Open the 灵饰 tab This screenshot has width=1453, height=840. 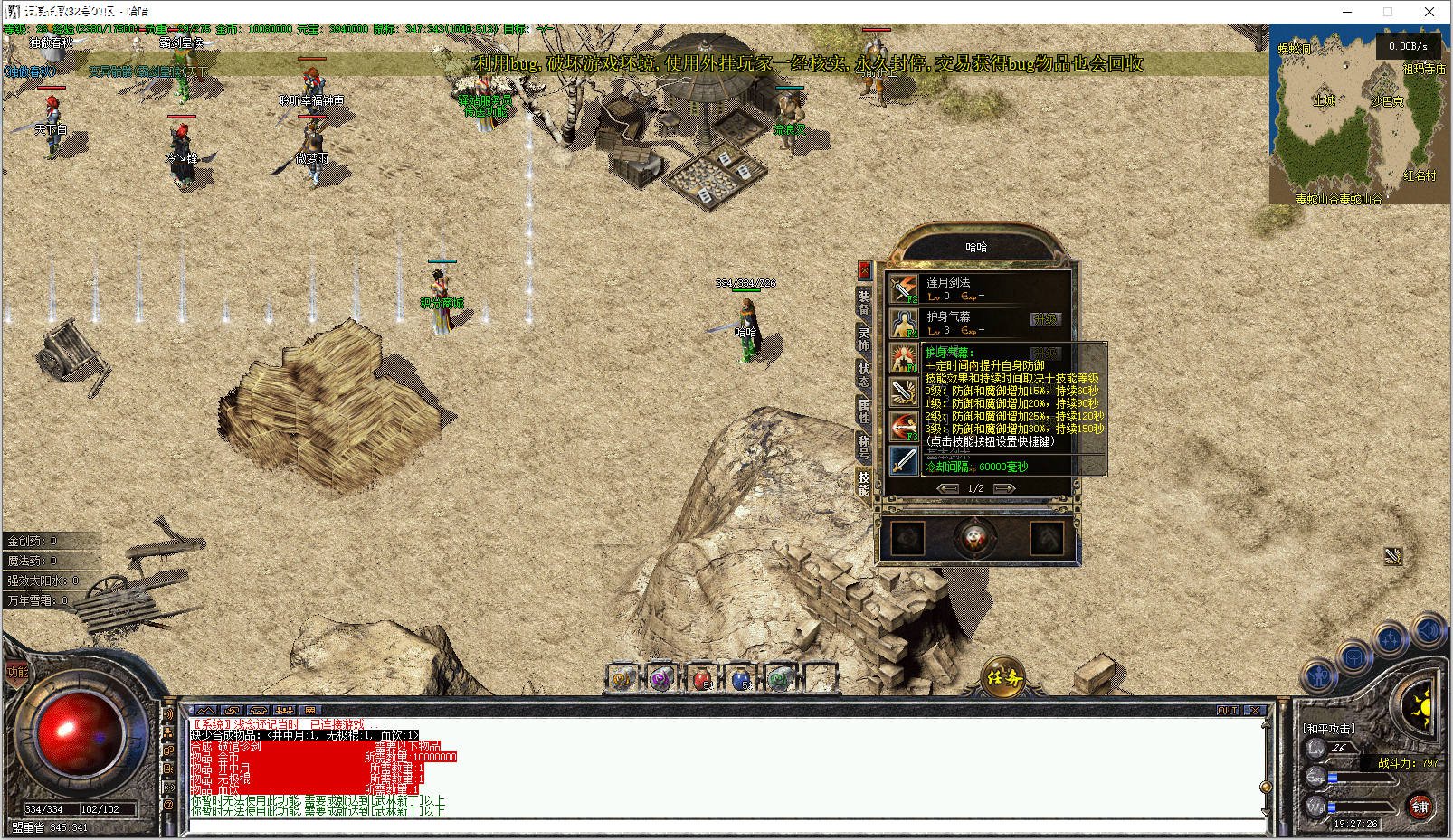[x=864, y=339]
